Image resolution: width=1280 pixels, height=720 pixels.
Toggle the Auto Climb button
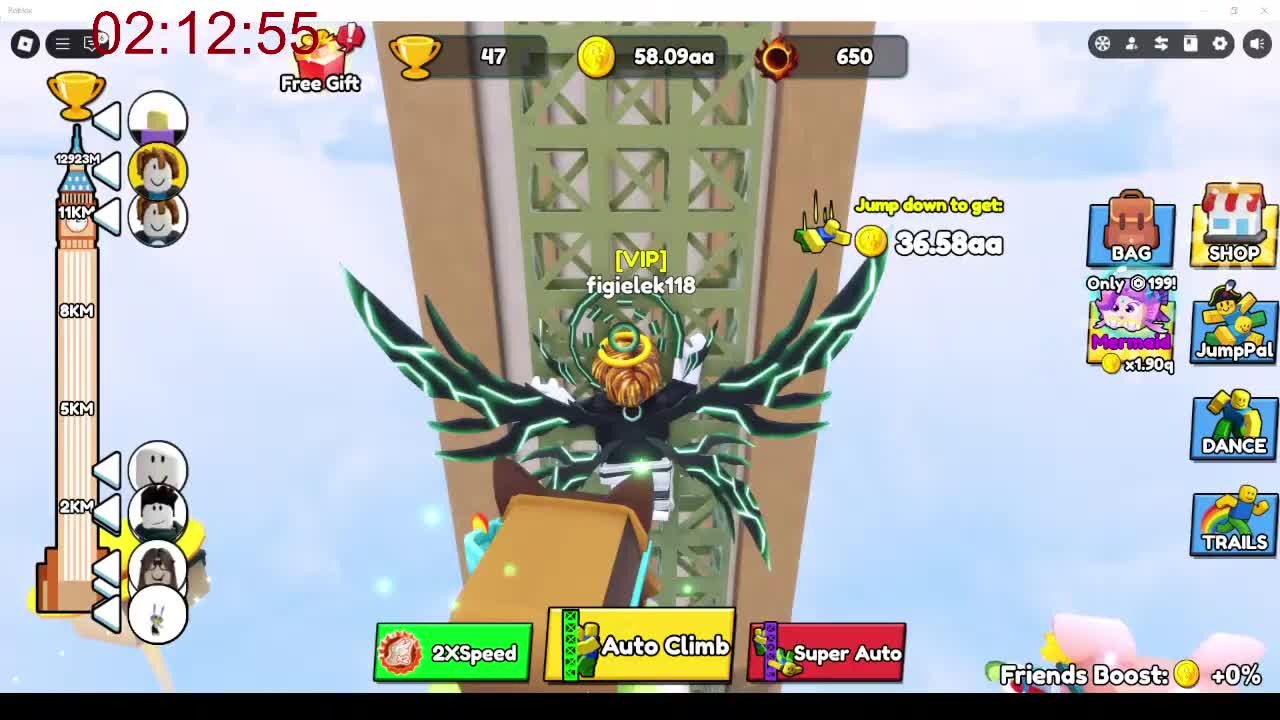[640, 646]
